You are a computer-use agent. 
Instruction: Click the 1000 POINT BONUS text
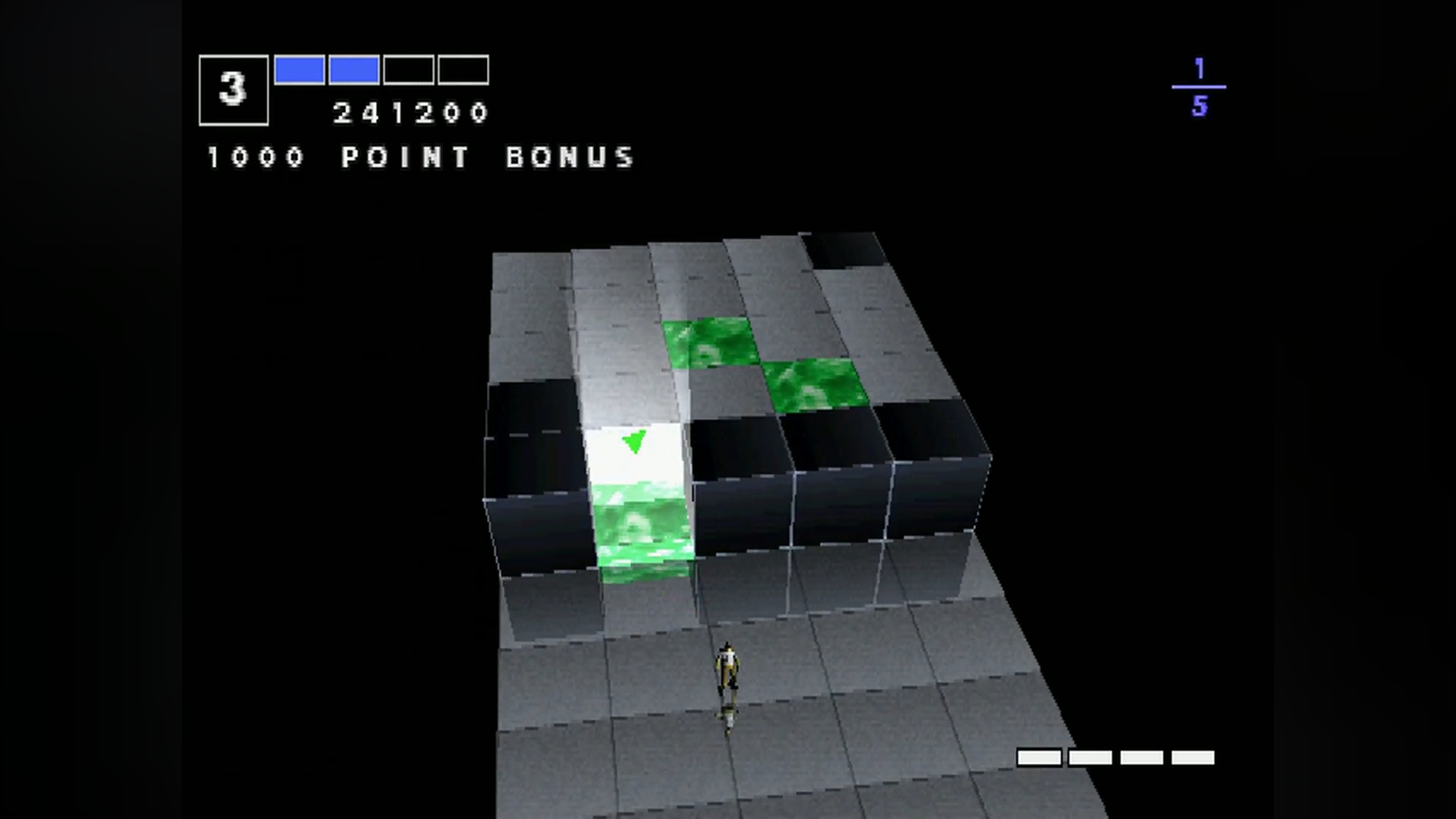coord(419,157)
